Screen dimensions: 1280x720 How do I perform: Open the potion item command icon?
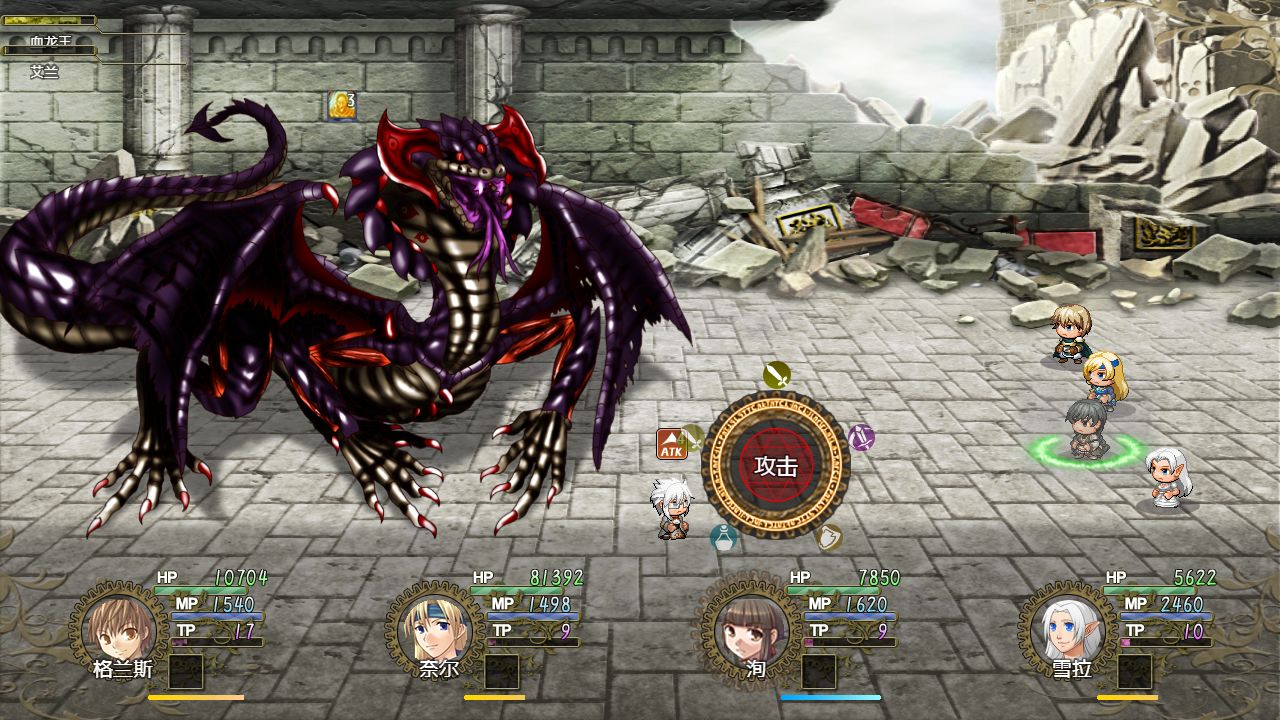pyautogui.click(x=724, y=538)
